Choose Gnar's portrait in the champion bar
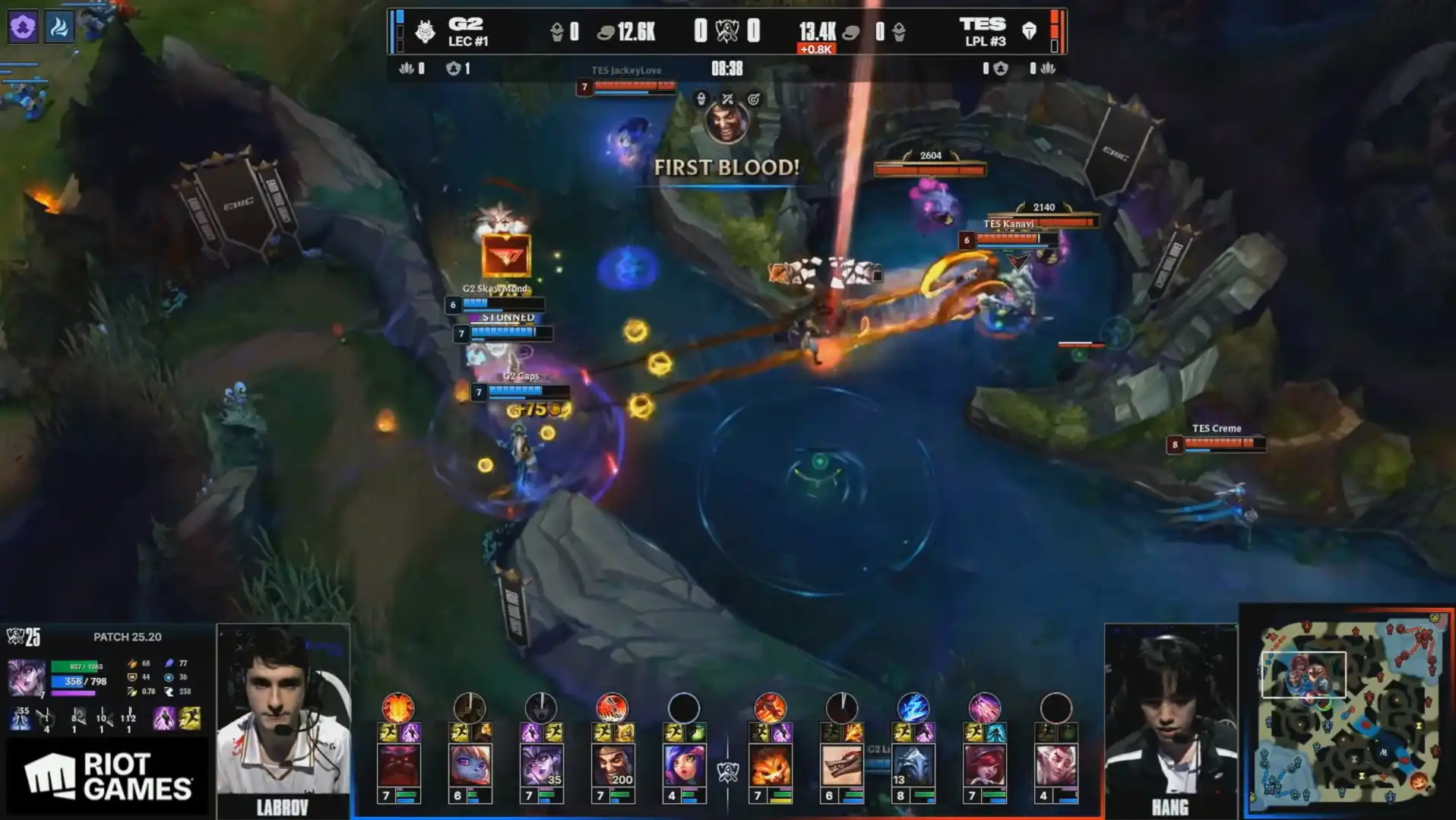Screen dimensions: 1456x820 pos(770,765)
